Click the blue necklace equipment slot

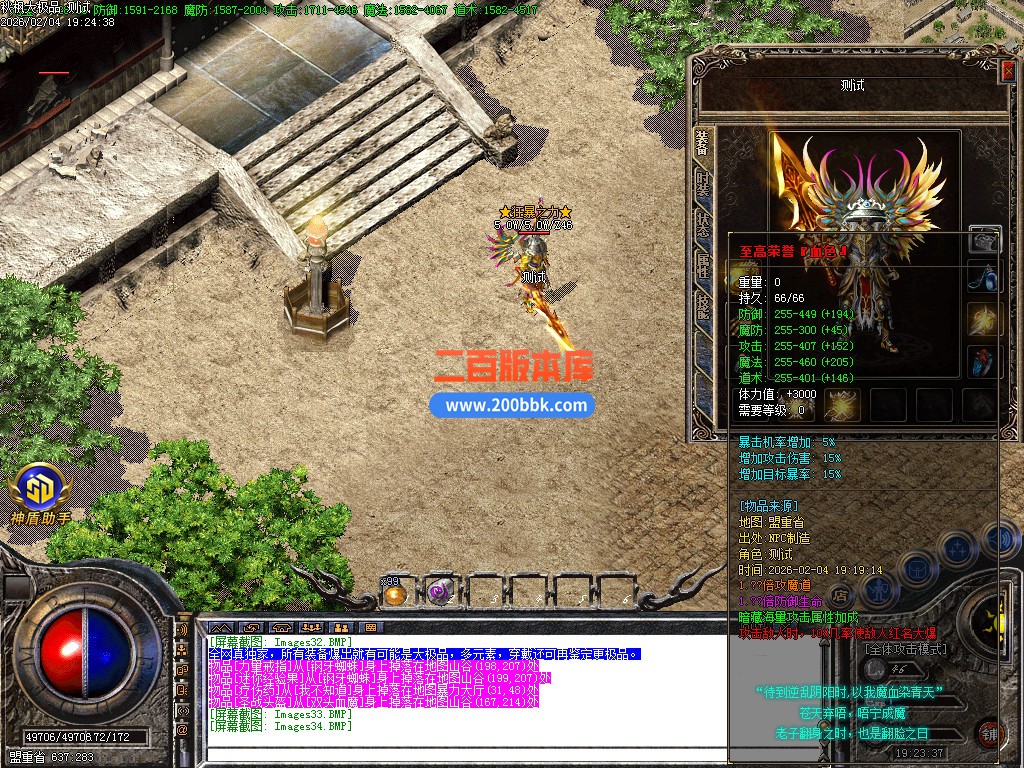984,276
